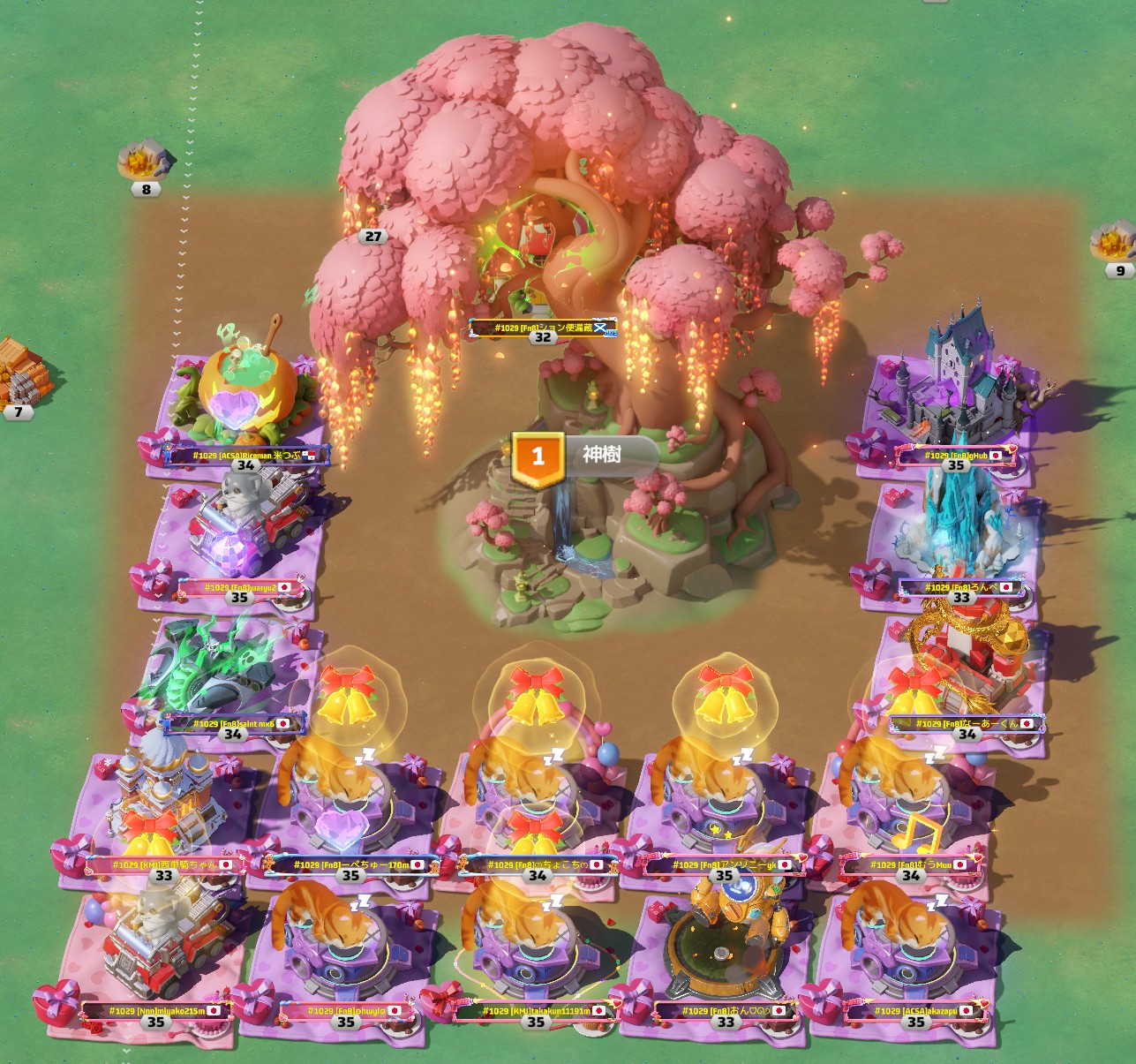Open the miyako215m player nameplate

coord(156,1011)
